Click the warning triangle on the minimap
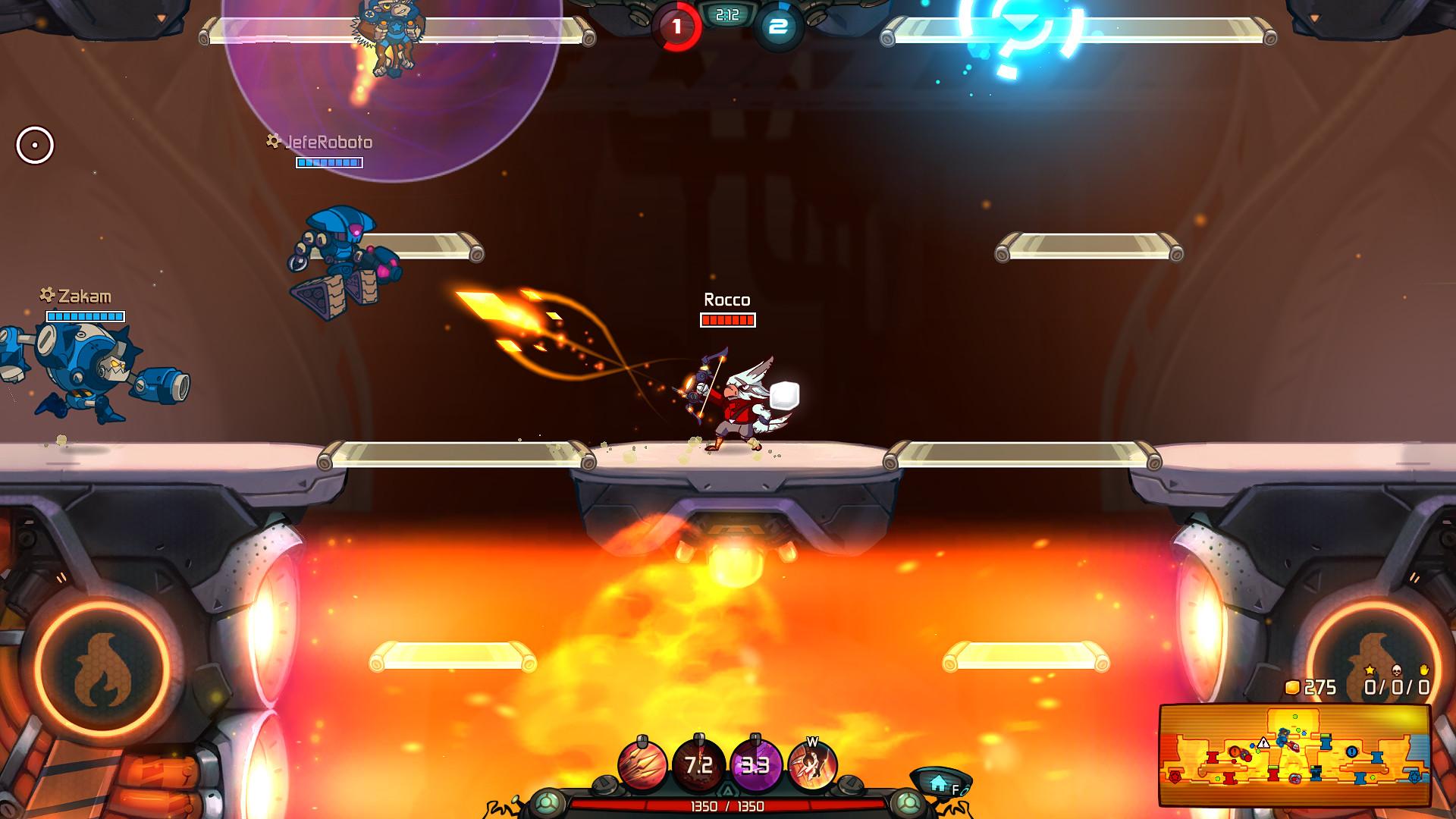 (1264, 744)
